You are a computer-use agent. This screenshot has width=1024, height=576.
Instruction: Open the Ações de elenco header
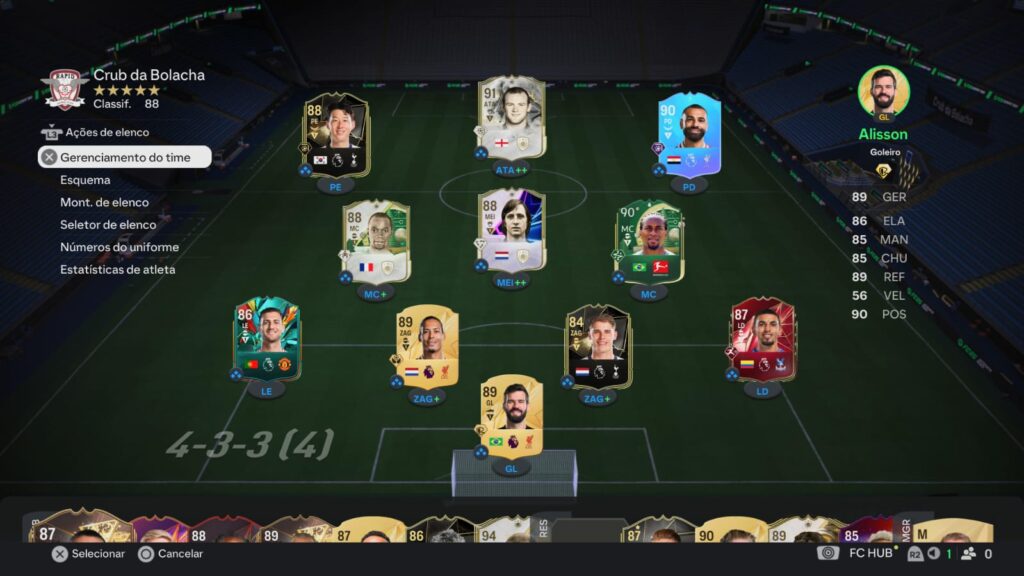[107, 132]
